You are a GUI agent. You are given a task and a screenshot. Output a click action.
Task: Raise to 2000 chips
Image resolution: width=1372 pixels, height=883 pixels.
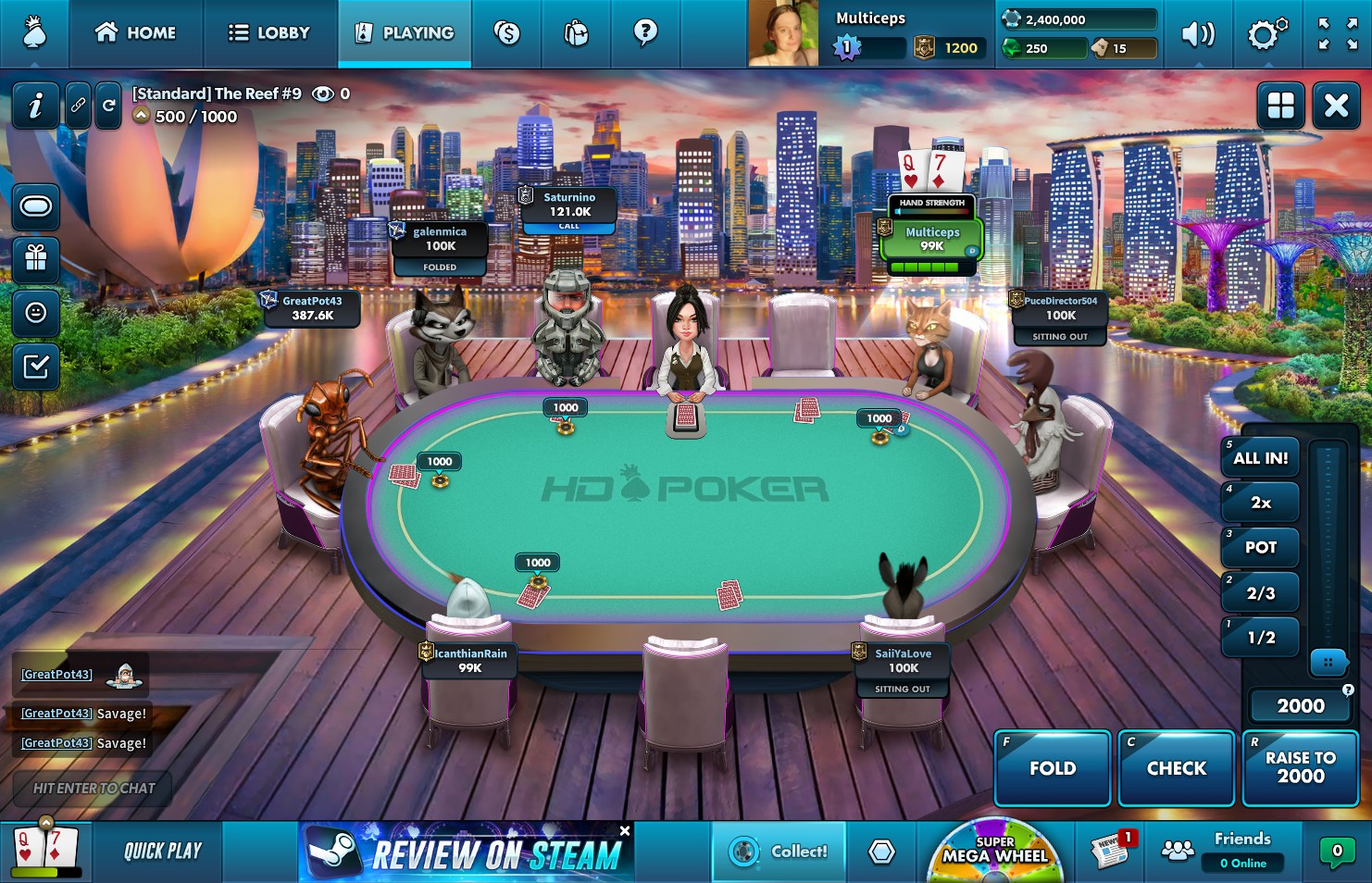coord(1300,768)
